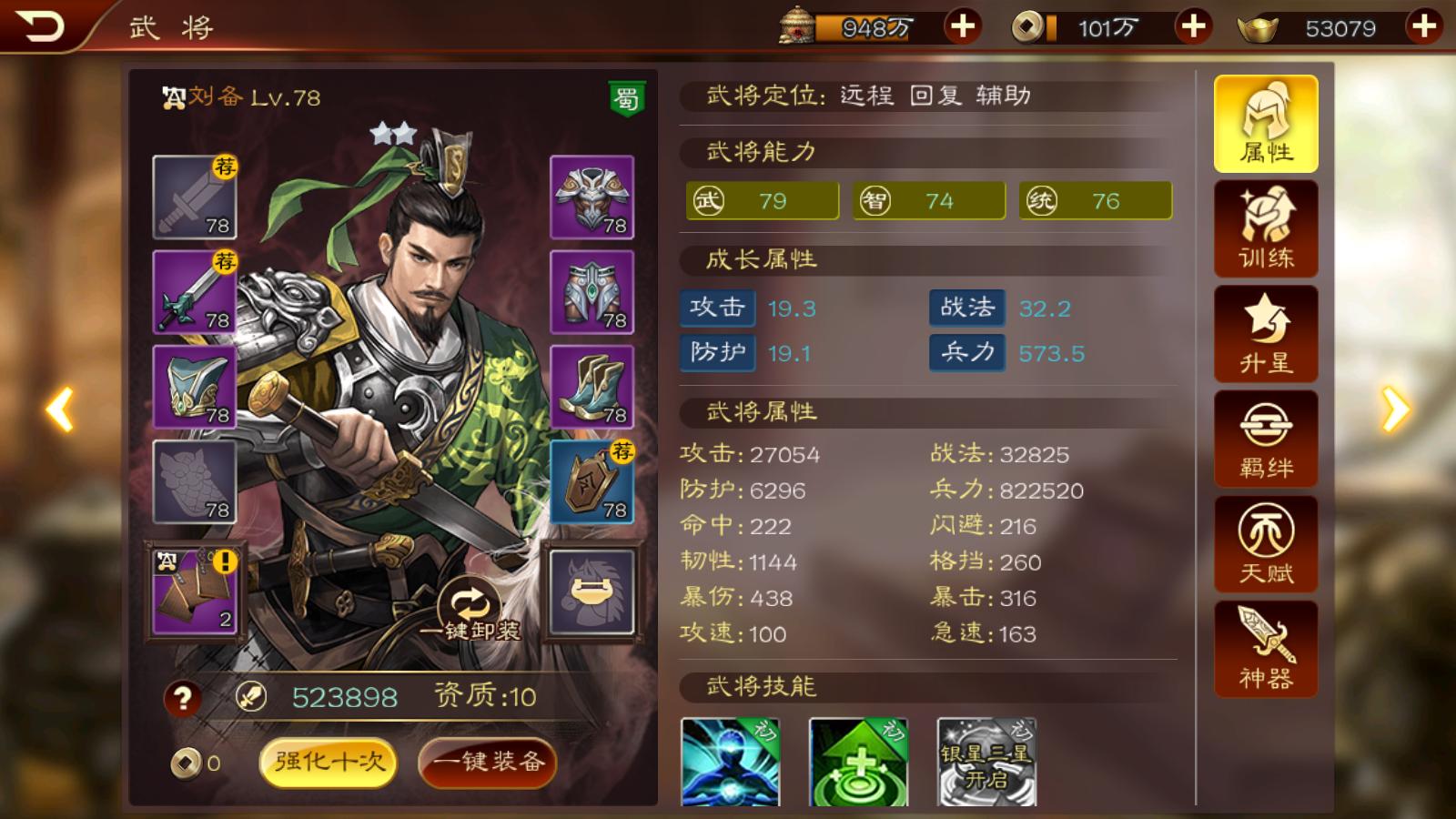The image size is (1456, 819).
Task: Click the plus button next to gold ingots
Action: click(1424, 27)
